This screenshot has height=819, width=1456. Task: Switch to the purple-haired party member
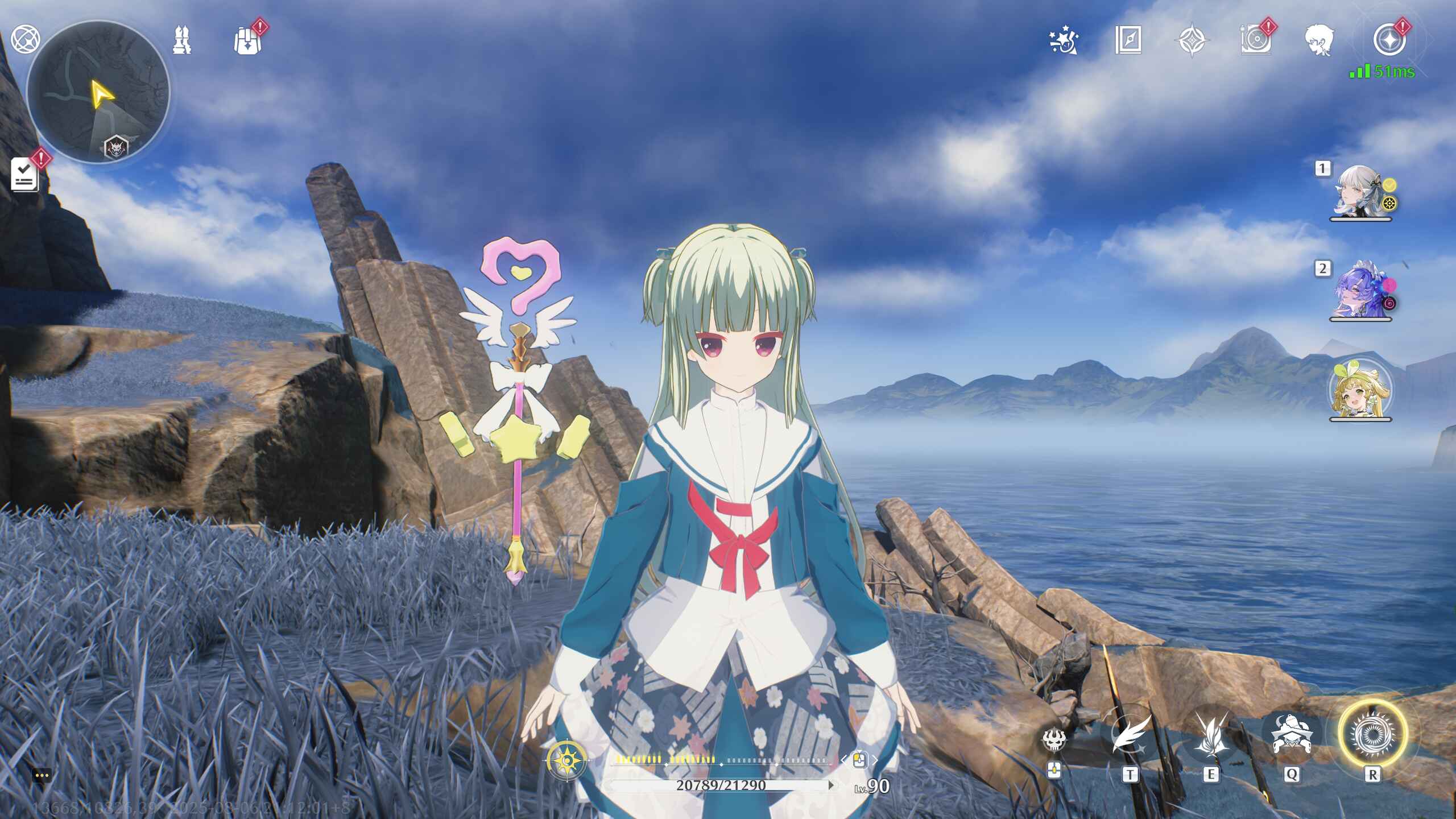coord(1360,290)
